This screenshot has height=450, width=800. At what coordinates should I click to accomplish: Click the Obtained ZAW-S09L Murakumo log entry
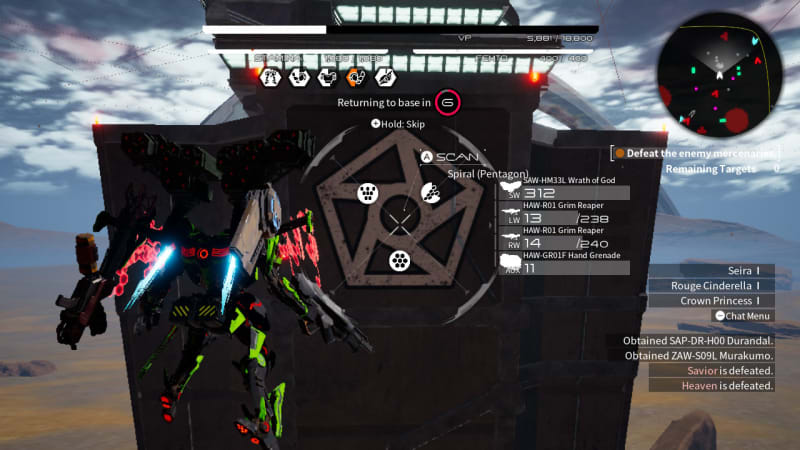click(x=698, y=356)
